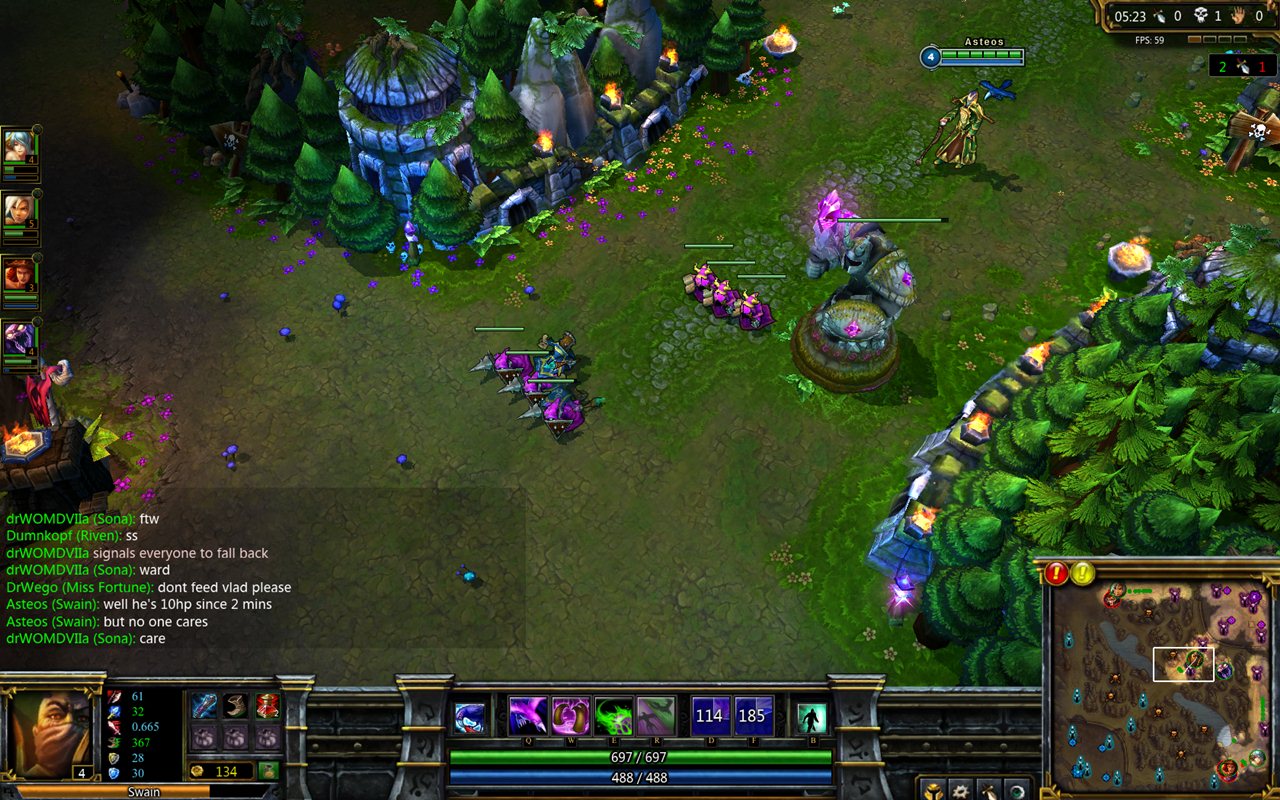
Task: Select the red-haired teammate portrait
Action: tap(19, 275)
